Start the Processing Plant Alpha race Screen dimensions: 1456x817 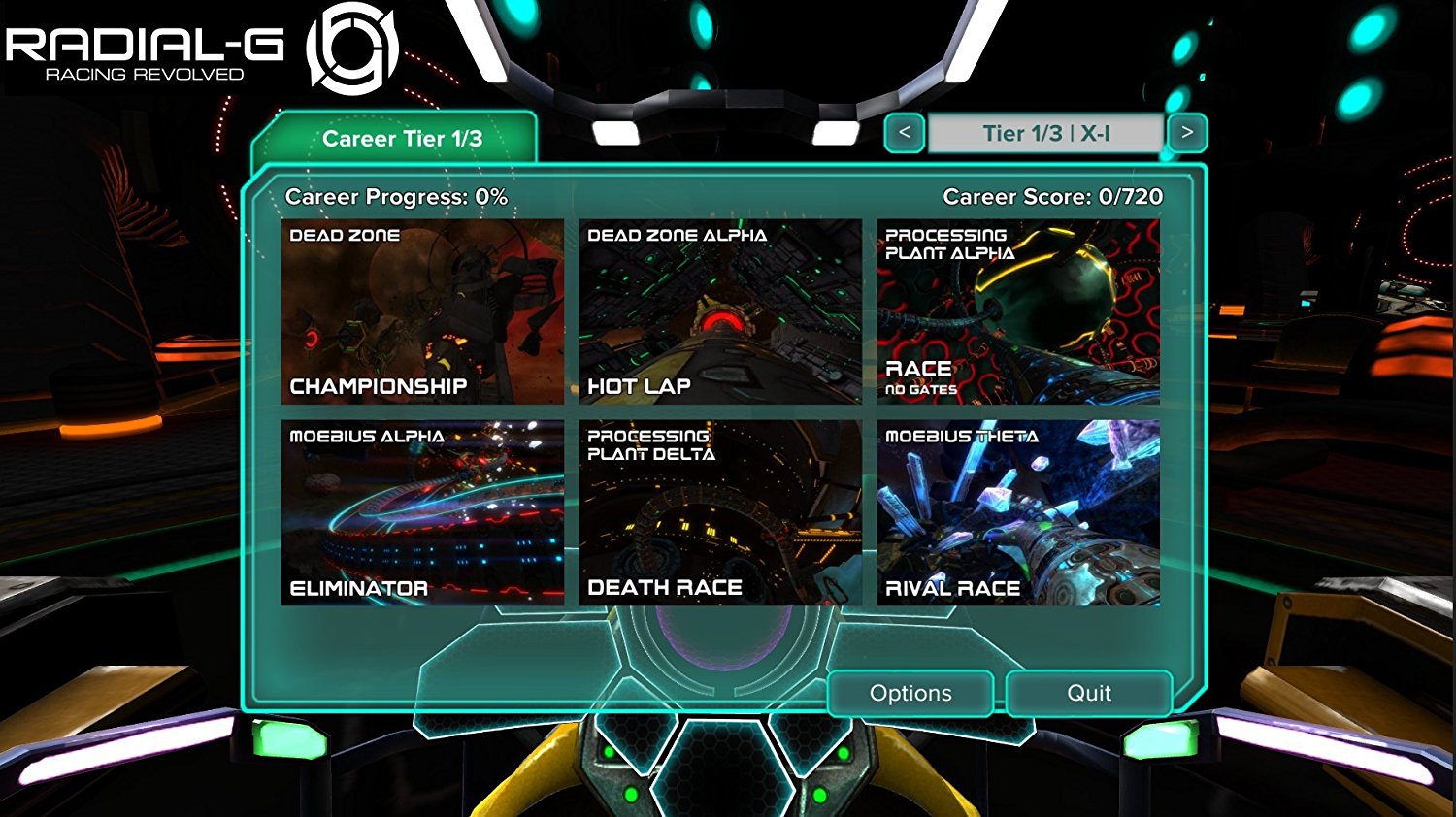(x=1018, y=311)
